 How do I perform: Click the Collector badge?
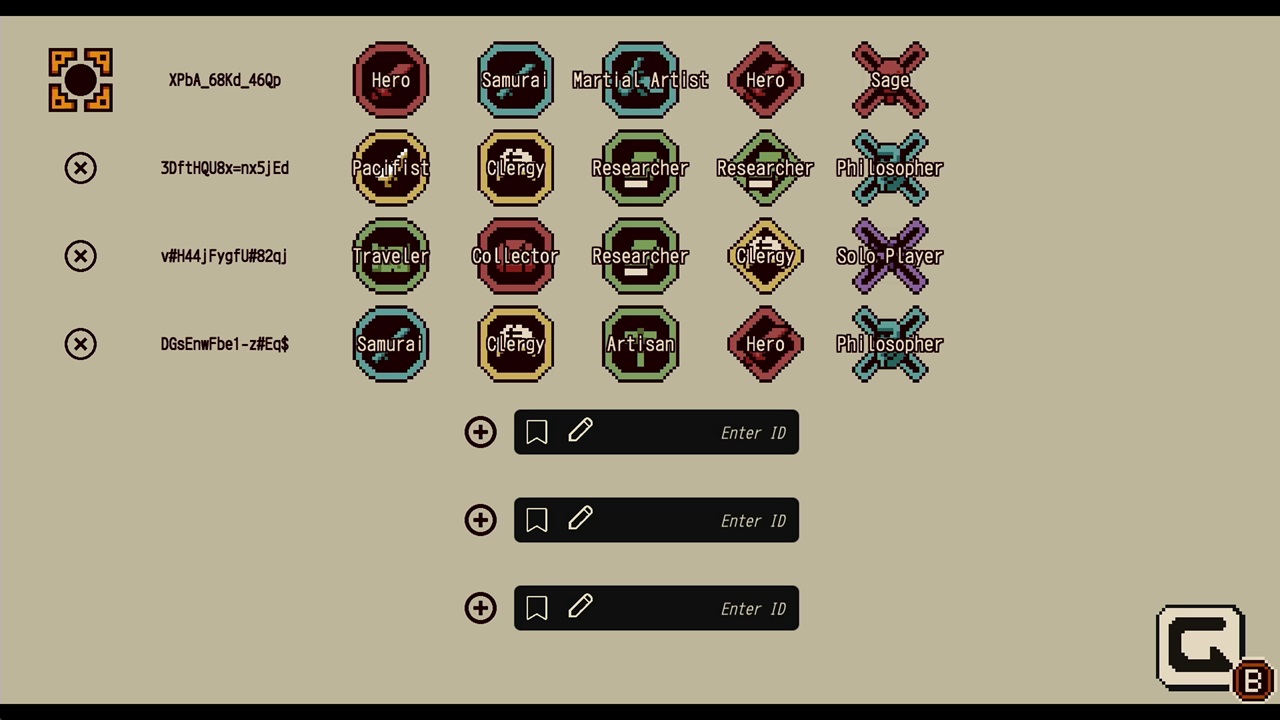click(515, 256)
